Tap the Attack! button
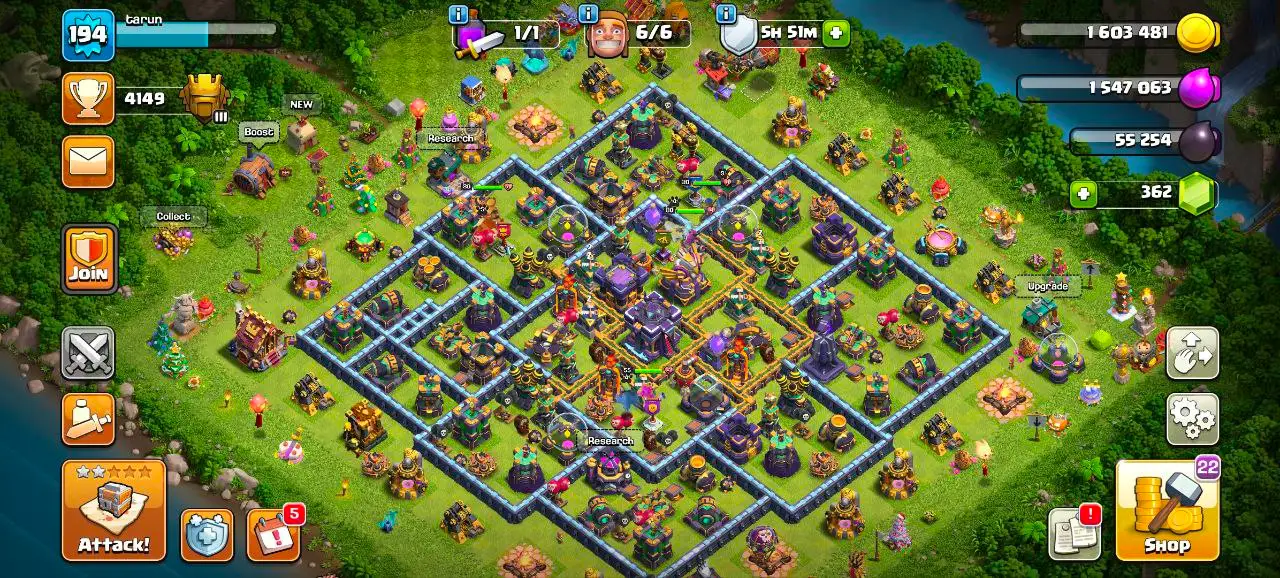The image size is (1280, 578). pyautogui.click(x=113, y=510)
